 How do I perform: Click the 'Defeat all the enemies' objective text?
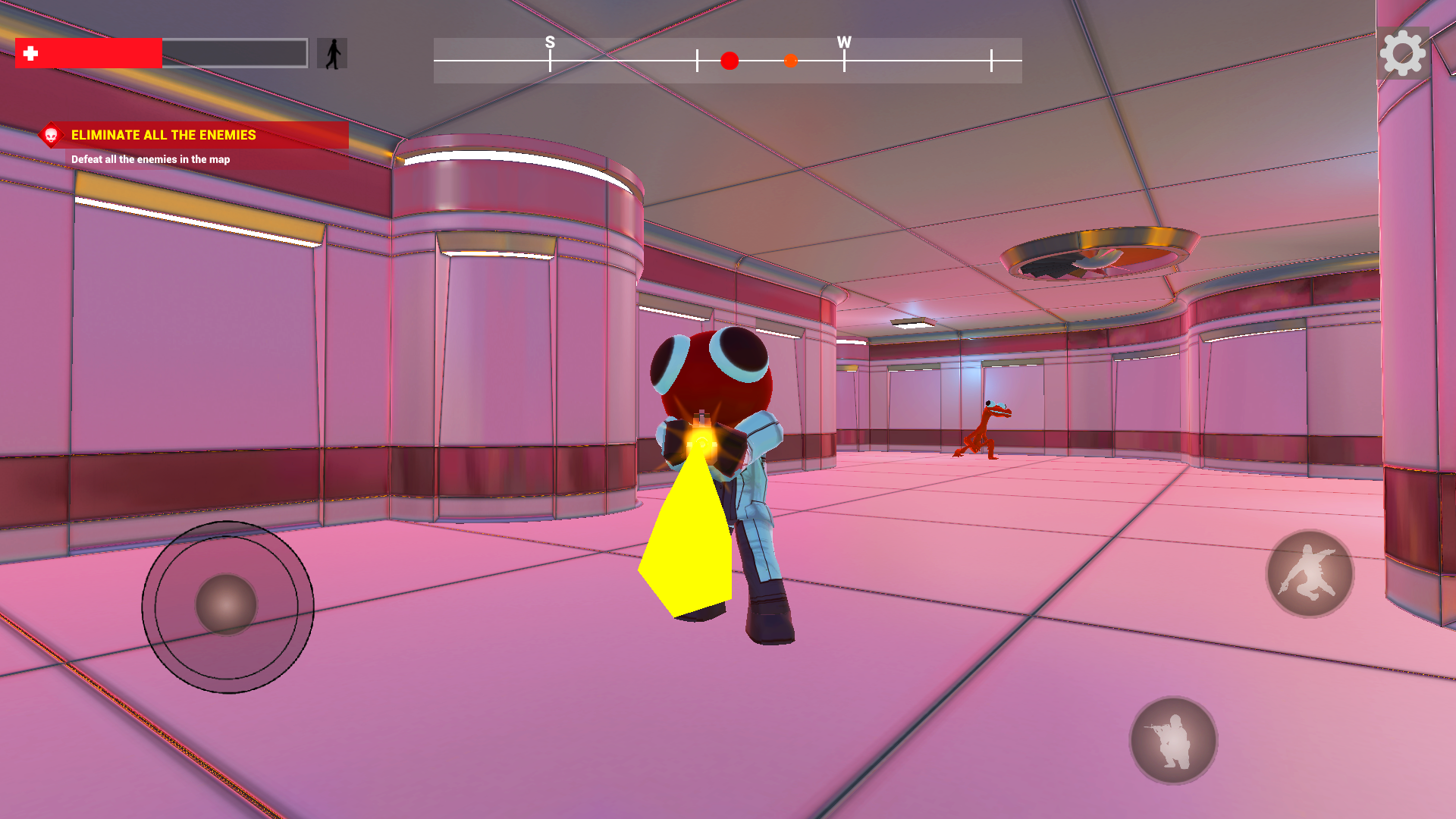tap(151, 160)
